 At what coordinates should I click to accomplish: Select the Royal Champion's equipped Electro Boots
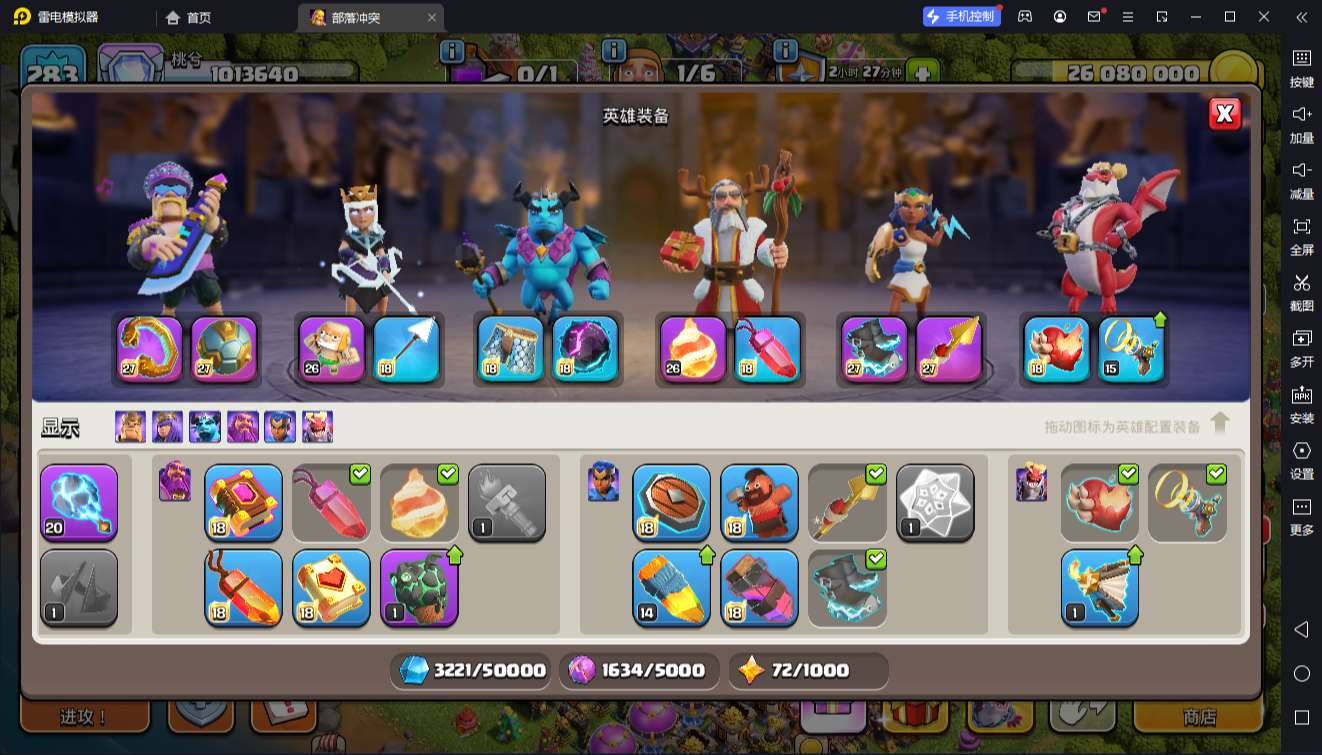(x=874, y=349)
